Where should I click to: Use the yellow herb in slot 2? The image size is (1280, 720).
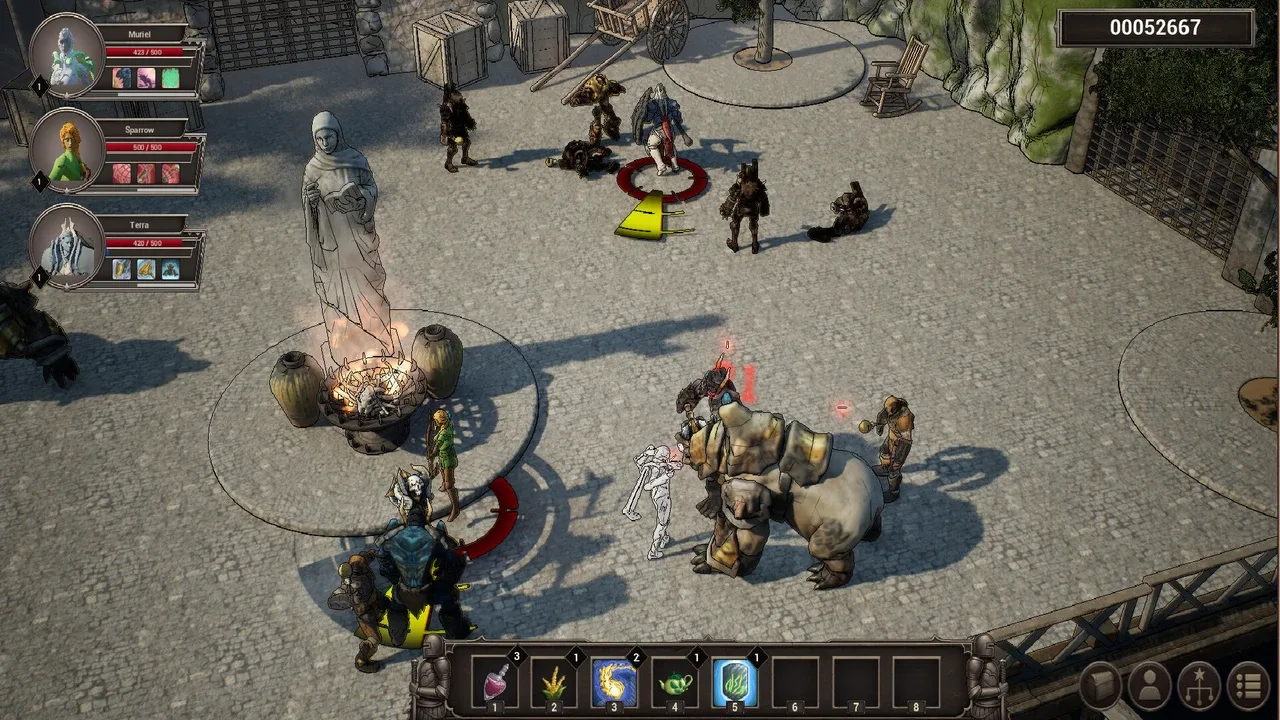click(x=555, y=683)
